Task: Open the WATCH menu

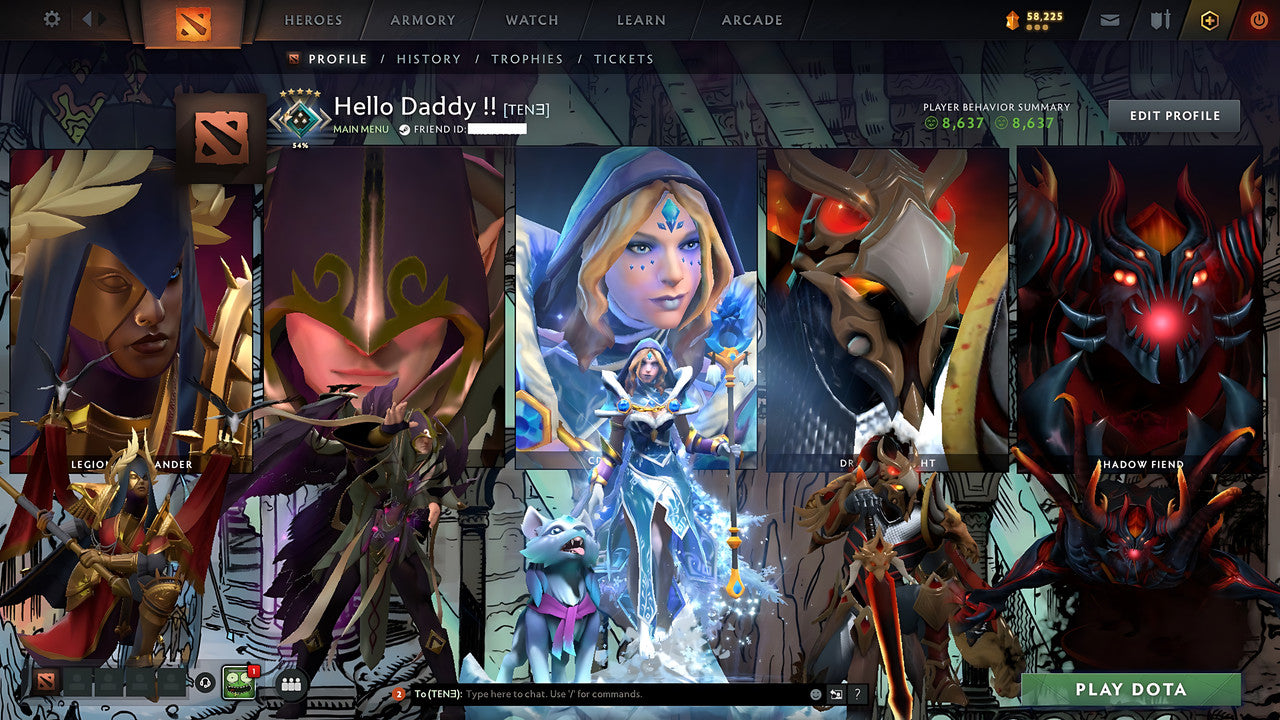Action: (x=531, y=20)
